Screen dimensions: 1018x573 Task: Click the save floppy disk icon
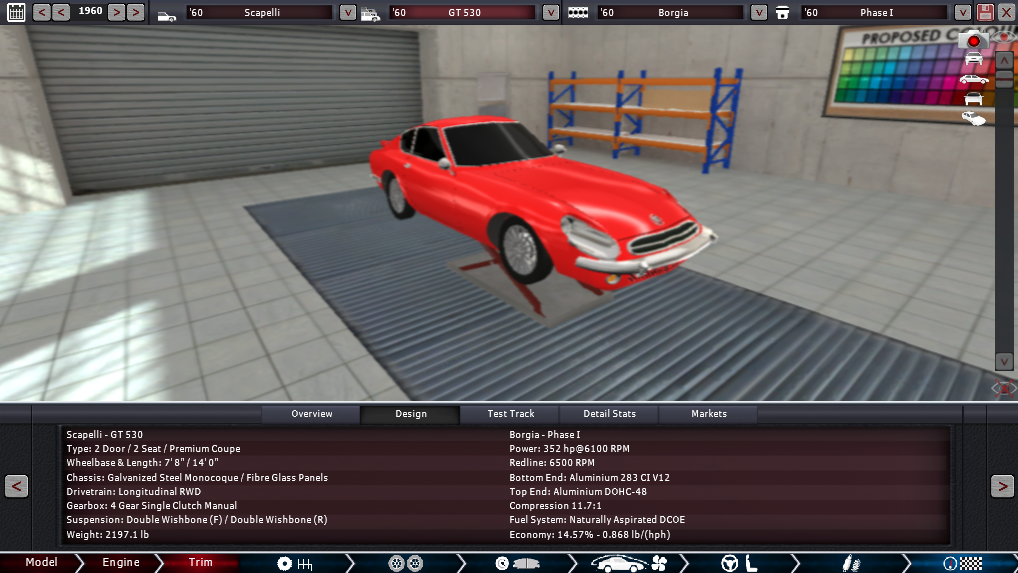[985, 13]
